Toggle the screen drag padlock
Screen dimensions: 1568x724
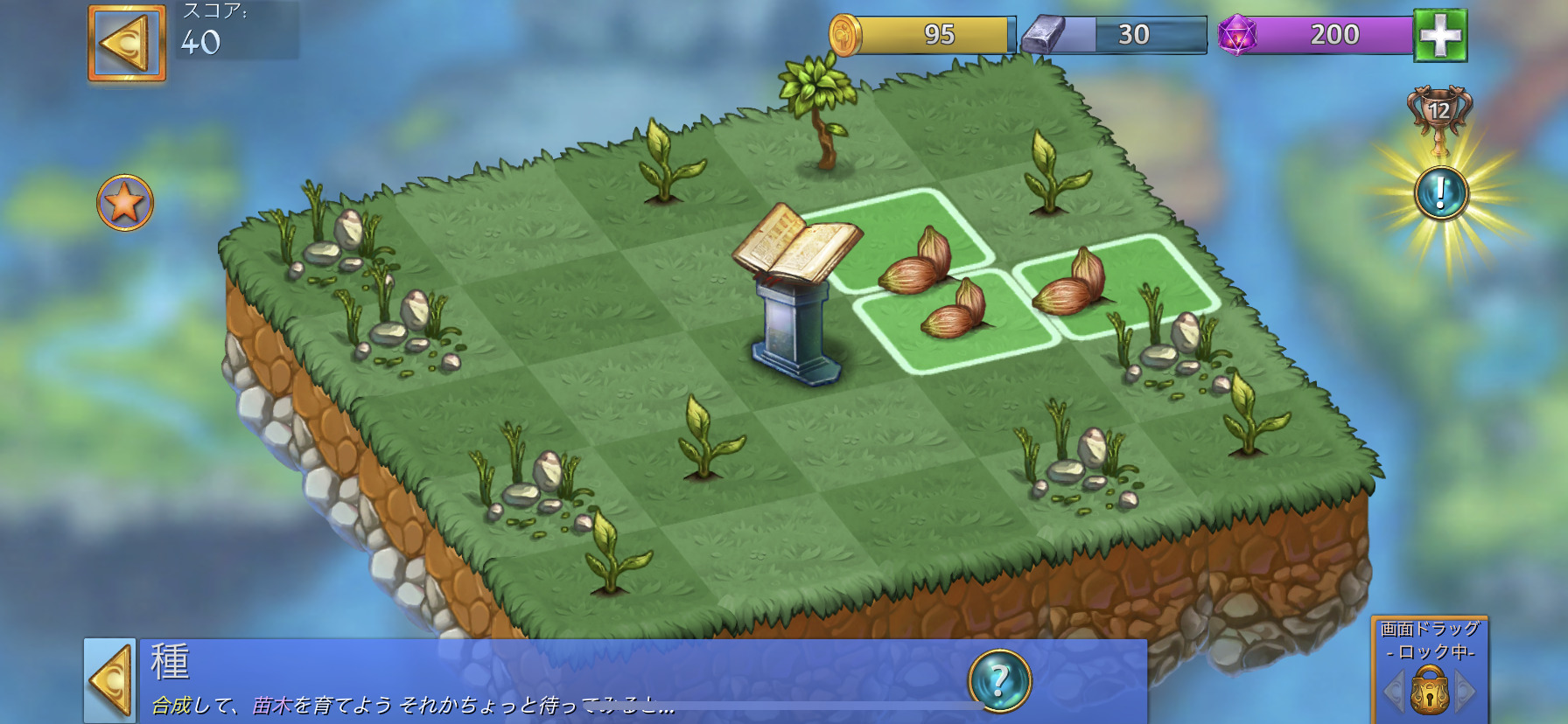[x=1429, y=690]
